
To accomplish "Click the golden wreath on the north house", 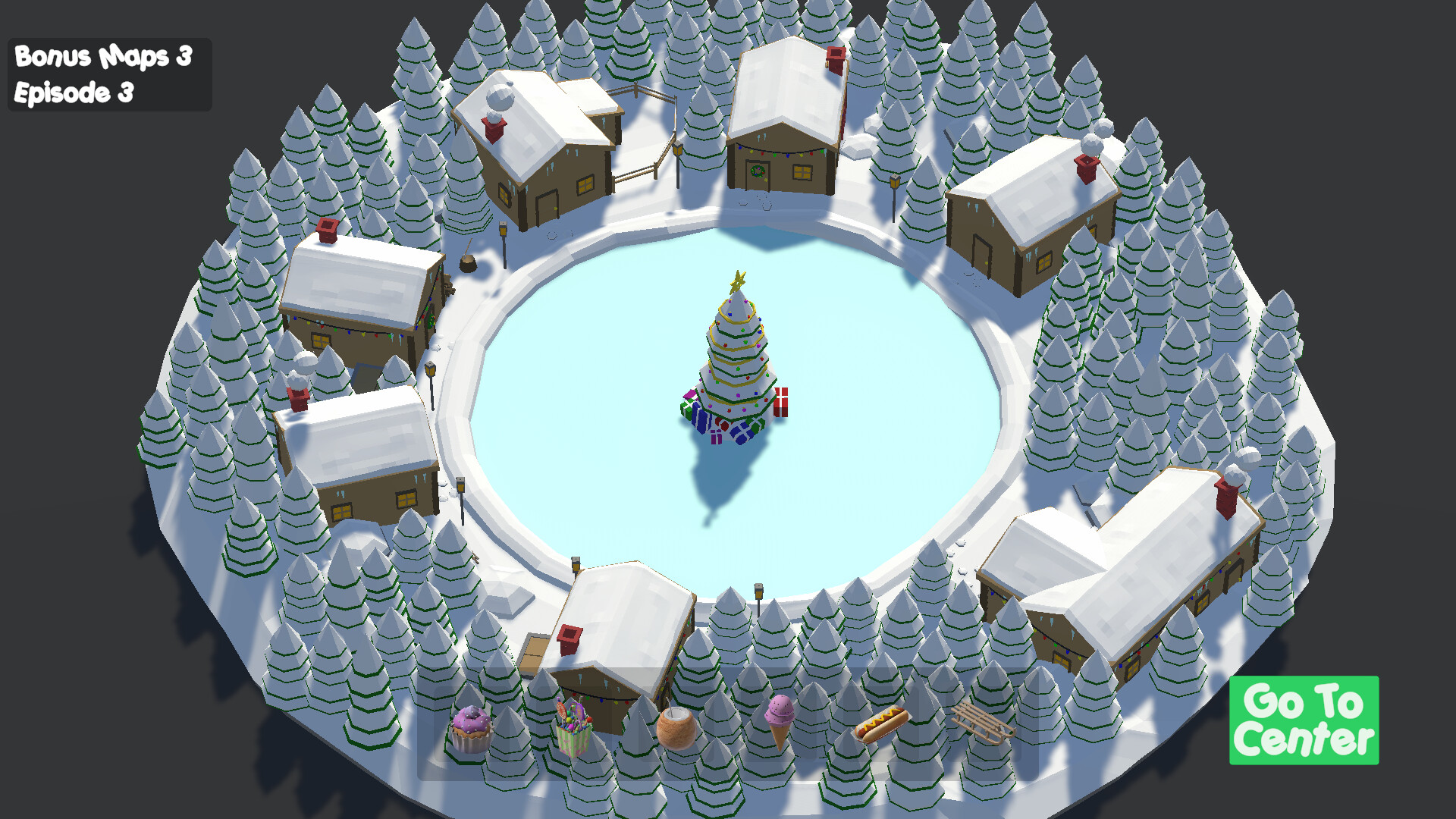I will click(x=758, y=171).
